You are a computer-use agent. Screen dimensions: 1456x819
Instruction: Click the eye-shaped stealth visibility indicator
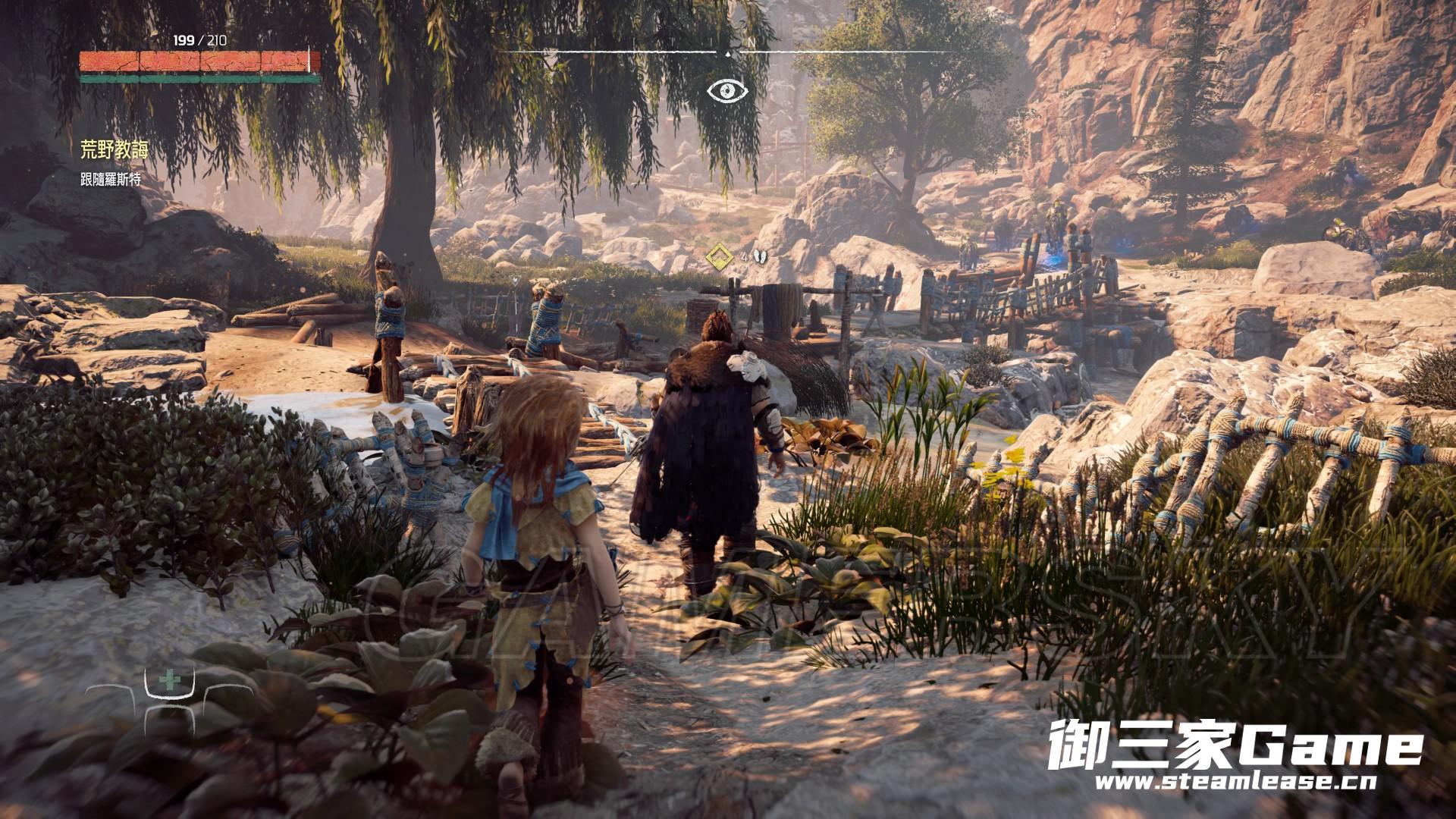point(728,91)
